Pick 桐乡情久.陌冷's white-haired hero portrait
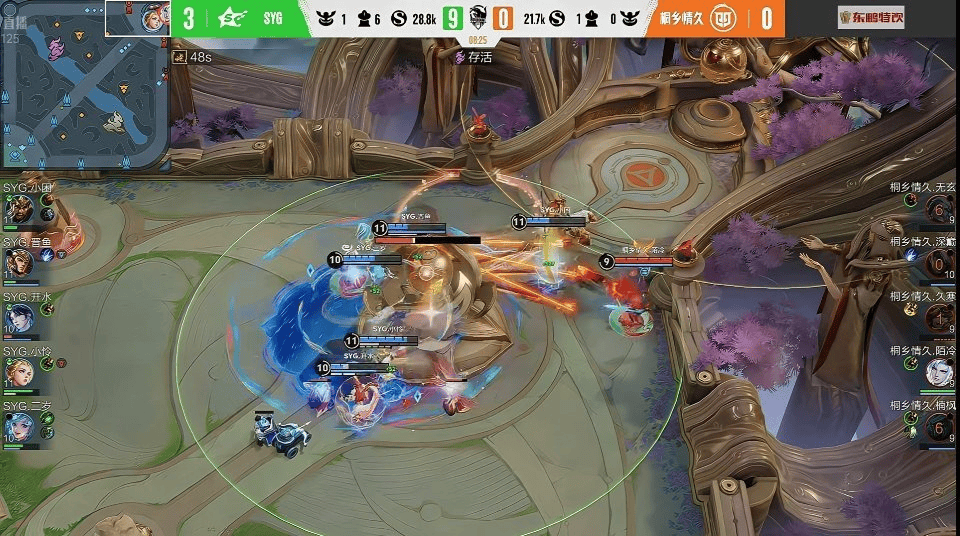 pos(939,373)
